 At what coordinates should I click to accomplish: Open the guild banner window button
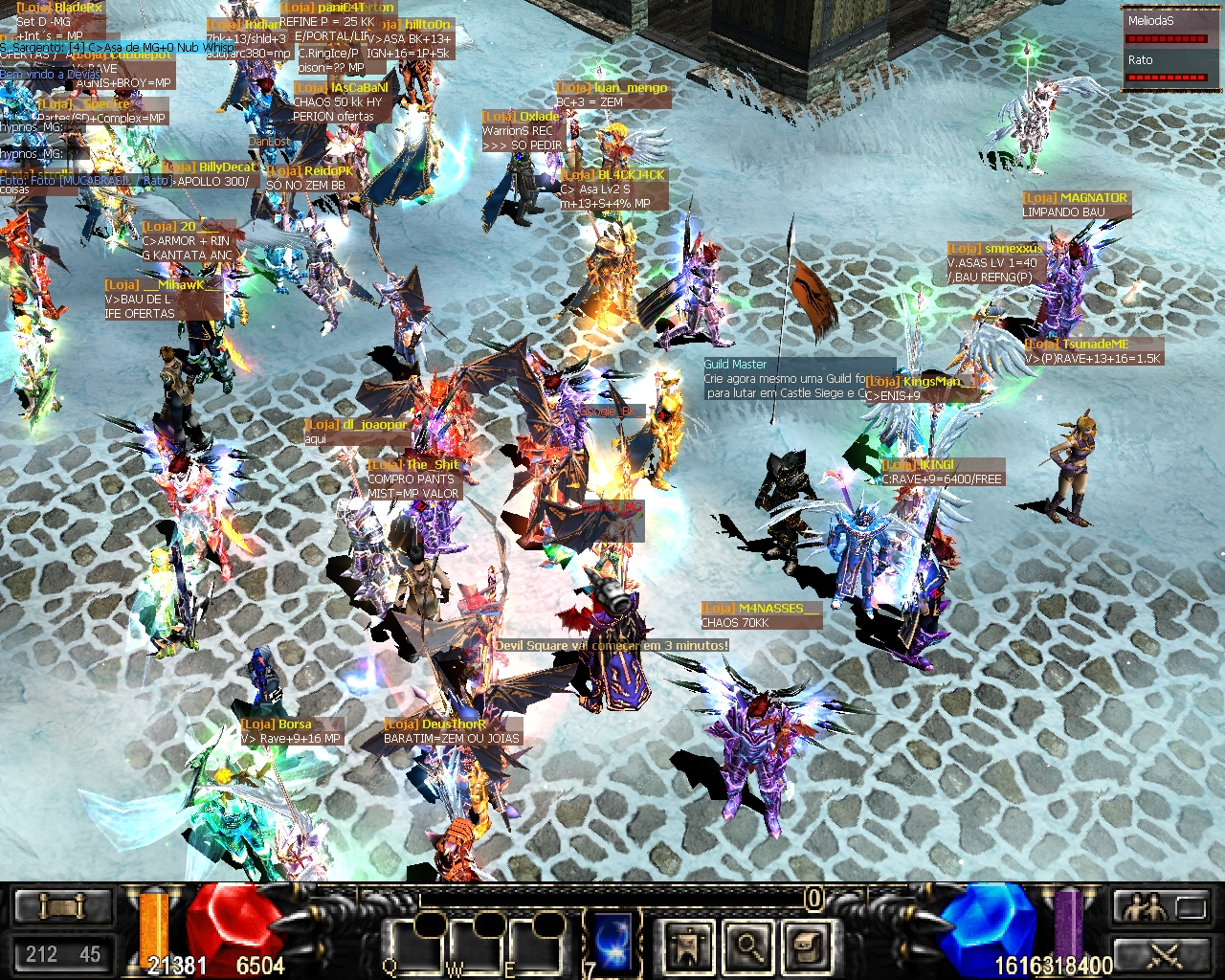pos(687,946)
